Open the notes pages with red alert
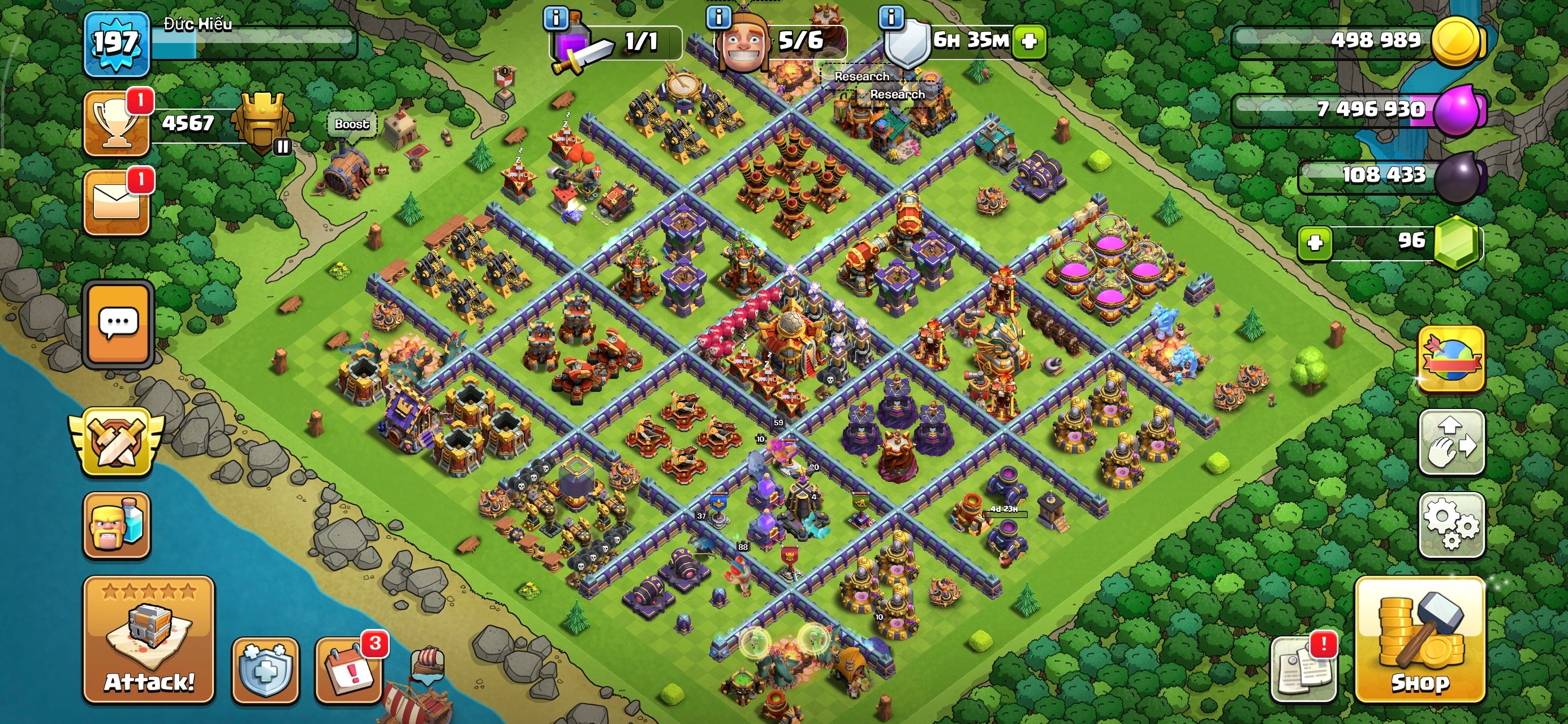The image size is (1568, 724). (1303, 670)
